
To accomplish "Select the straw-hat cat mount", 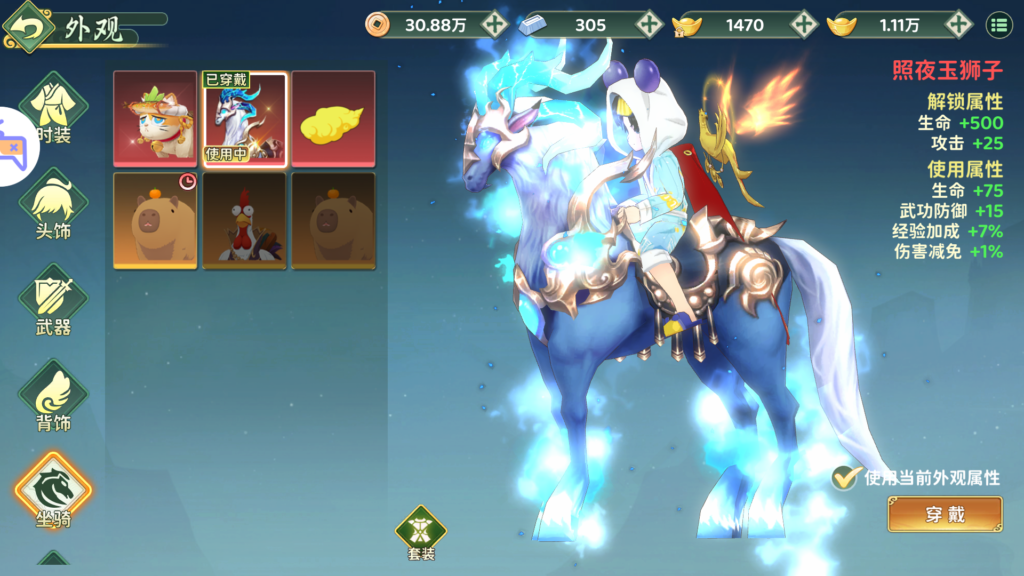I will coord(154,118).
